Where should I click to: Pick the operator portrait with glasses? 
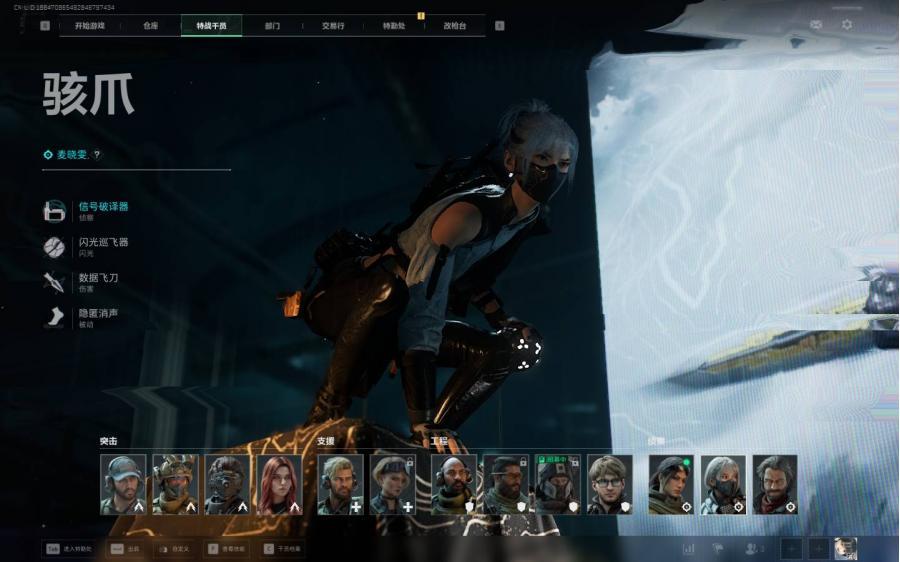(609, 484)
